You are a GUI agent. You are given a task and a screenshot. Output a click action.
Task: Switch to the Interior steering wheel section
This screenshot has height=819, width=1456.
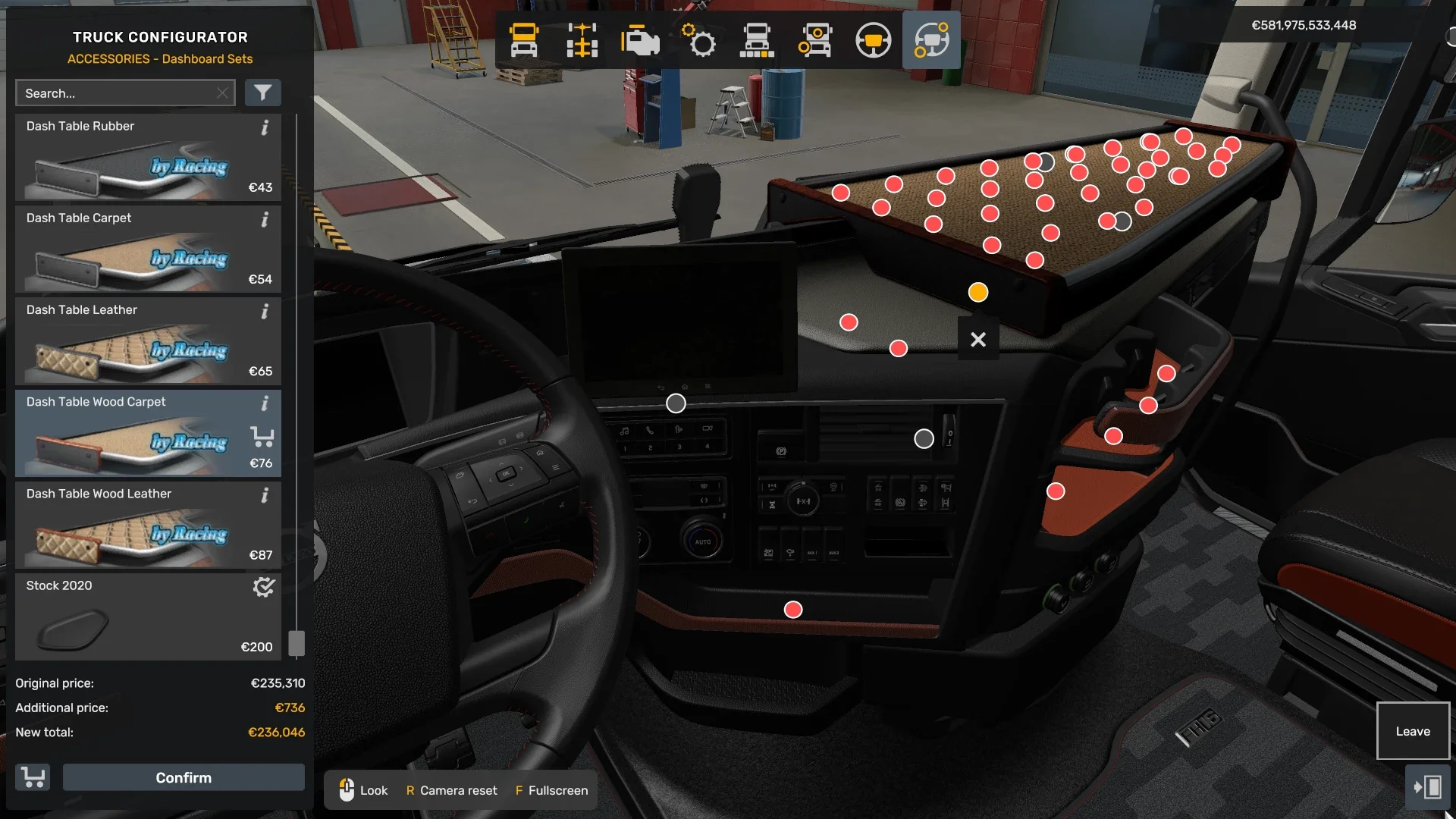pyautogui.click(x=874, y=40)
